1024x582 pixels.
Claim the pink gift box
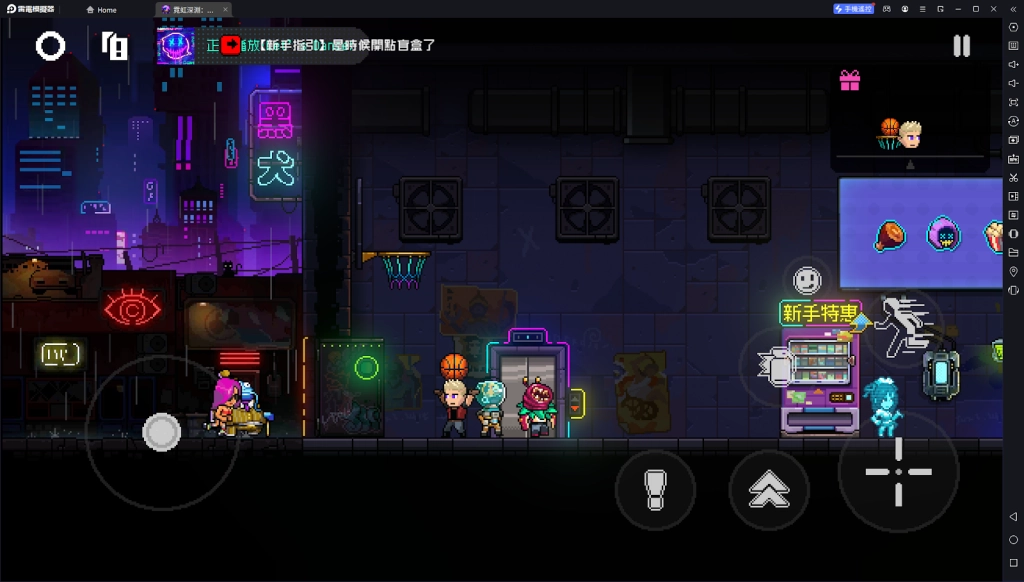(x=850, y=80)
